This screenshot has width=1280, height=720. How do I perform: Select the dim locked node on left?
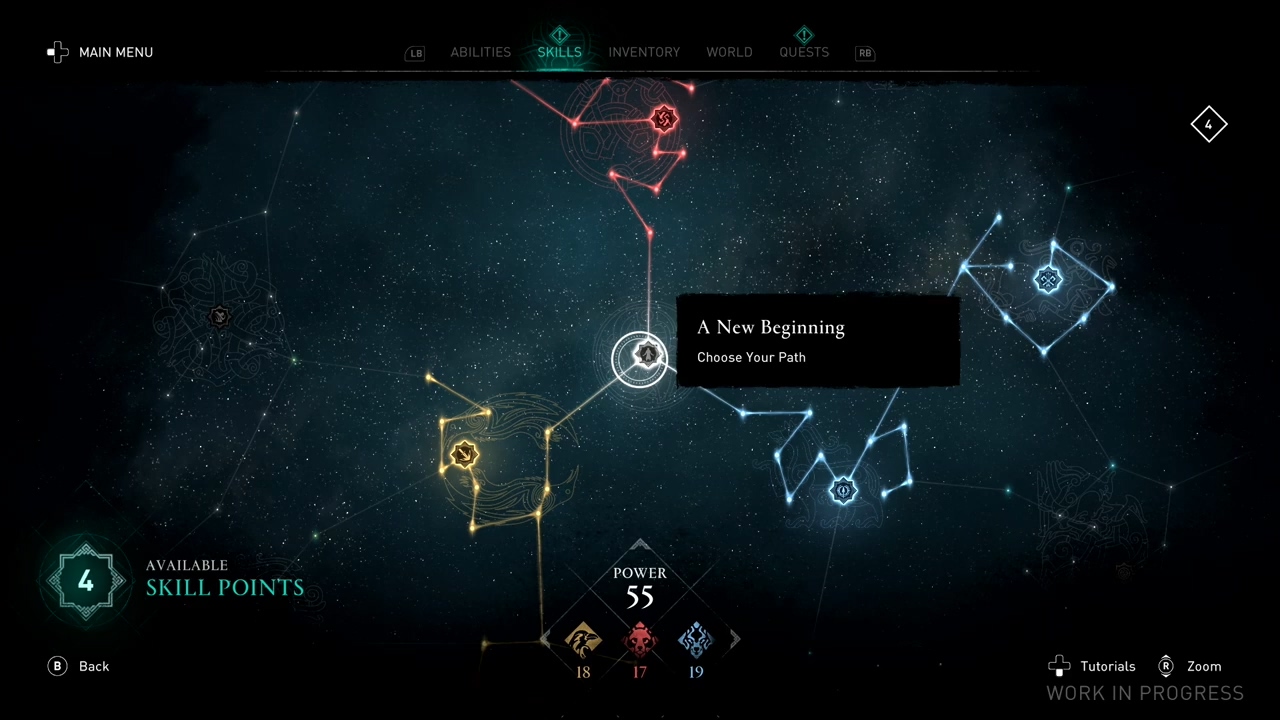pyautogui.click(x=220, y=317)
